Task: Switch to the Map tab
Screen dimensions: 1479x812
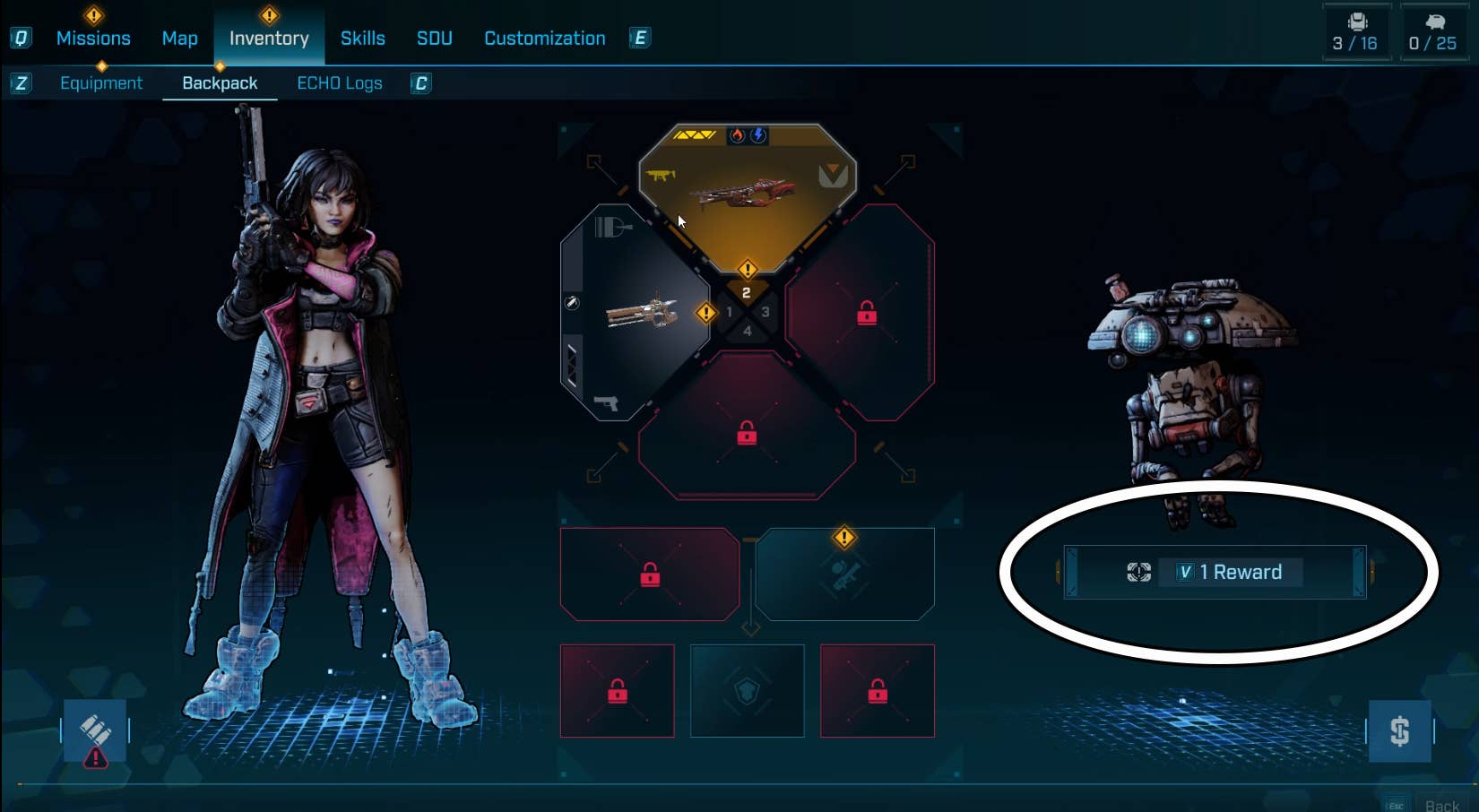Action: point(179,38)
